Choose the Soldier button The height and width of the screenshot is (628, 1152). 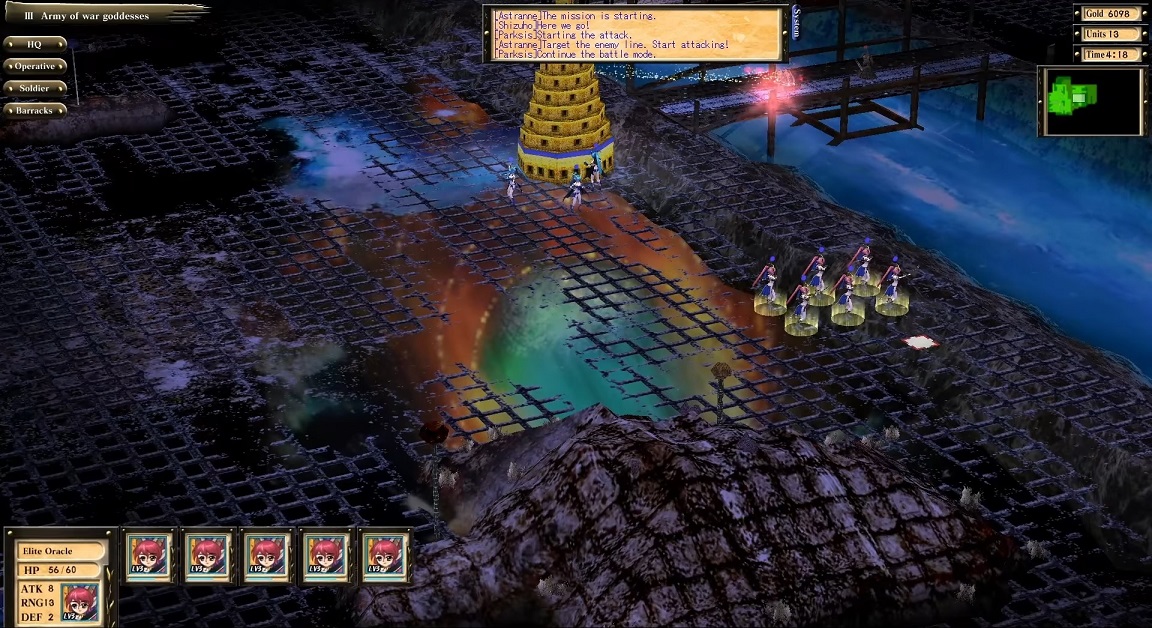coord(34,88)
